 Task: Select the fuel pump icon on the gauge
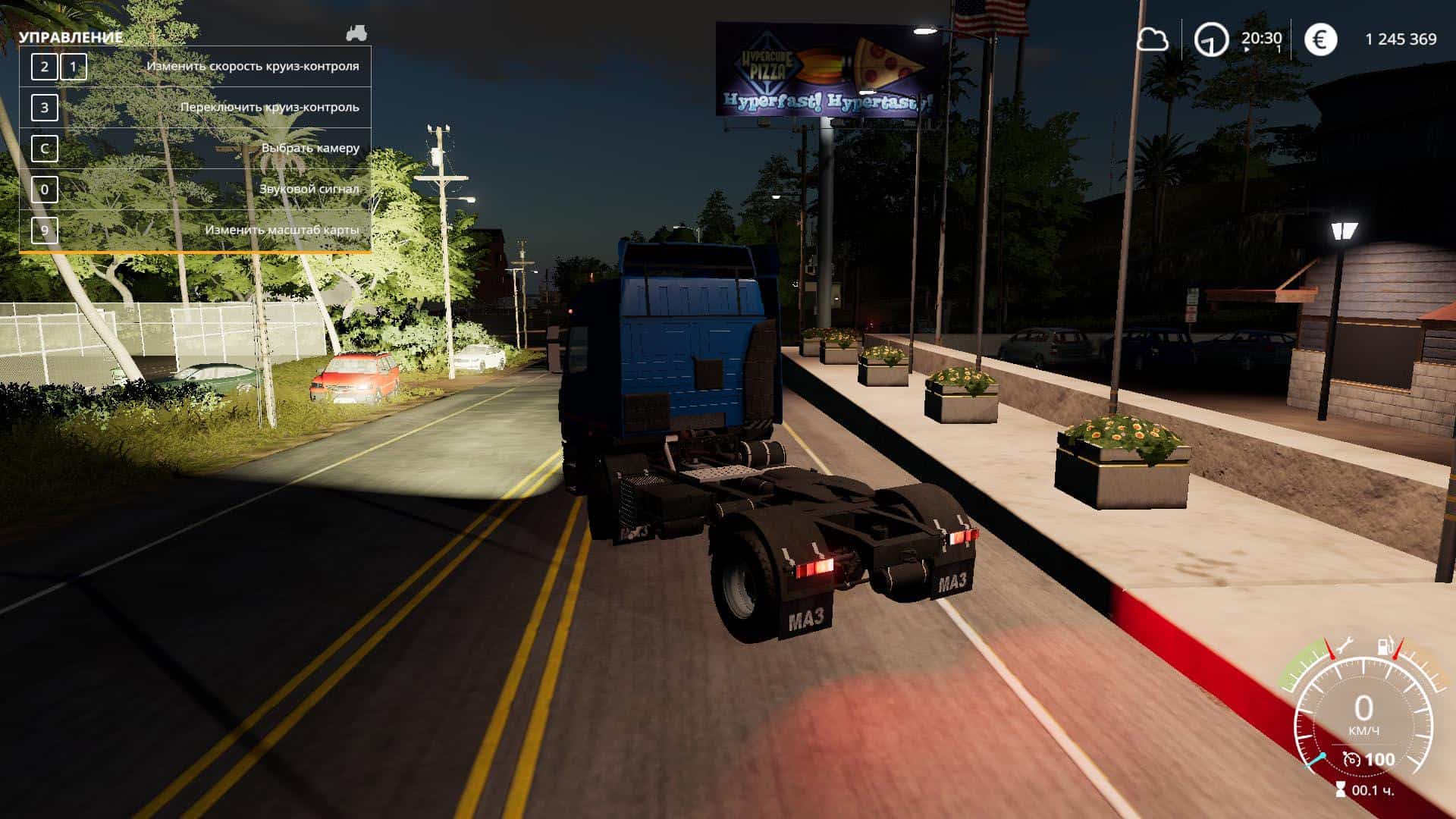point(1385,647)
